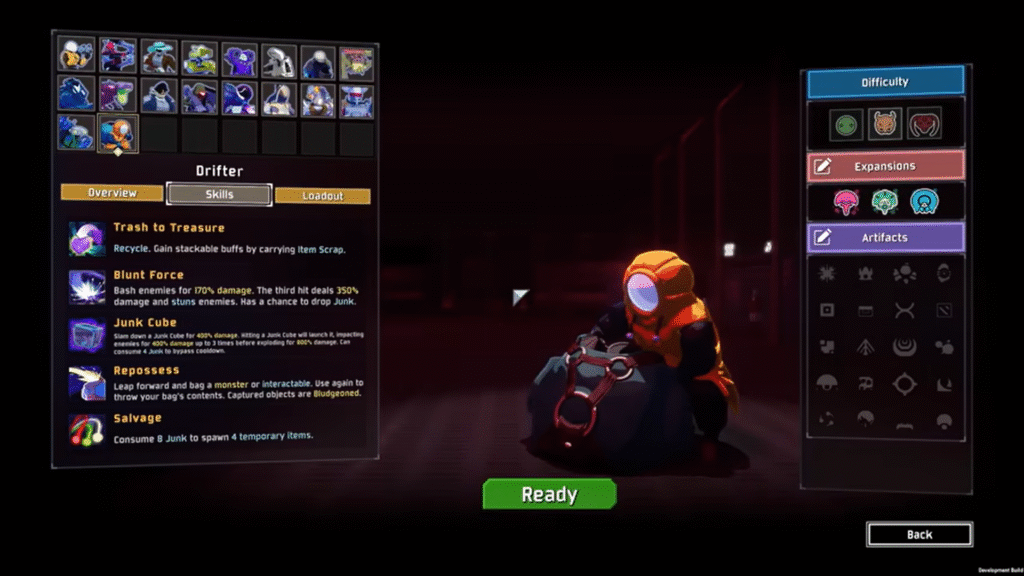This screenshot has width=1024, height=576.
Task: Pick the orange-hooded Drifter portrait
Action: [x=117, y=134]
